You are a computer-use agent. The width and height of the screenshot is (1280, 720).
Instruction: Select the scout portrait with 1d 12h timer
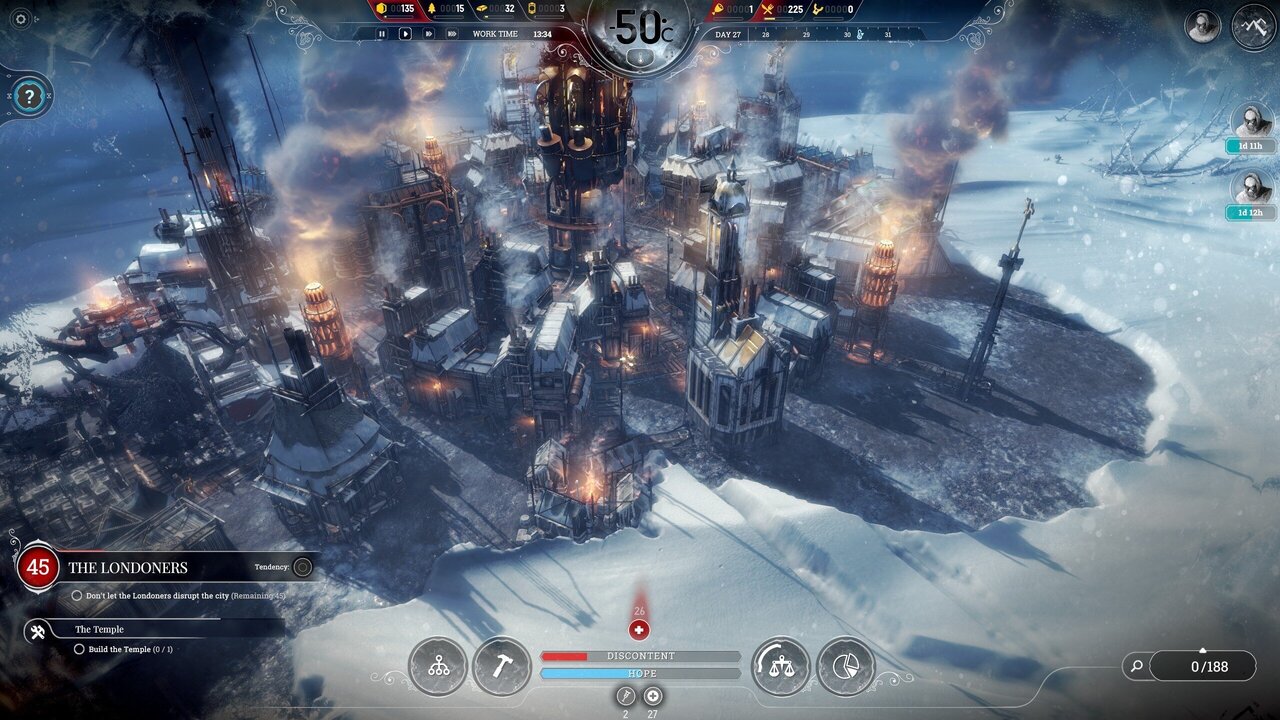[1251, 188]
